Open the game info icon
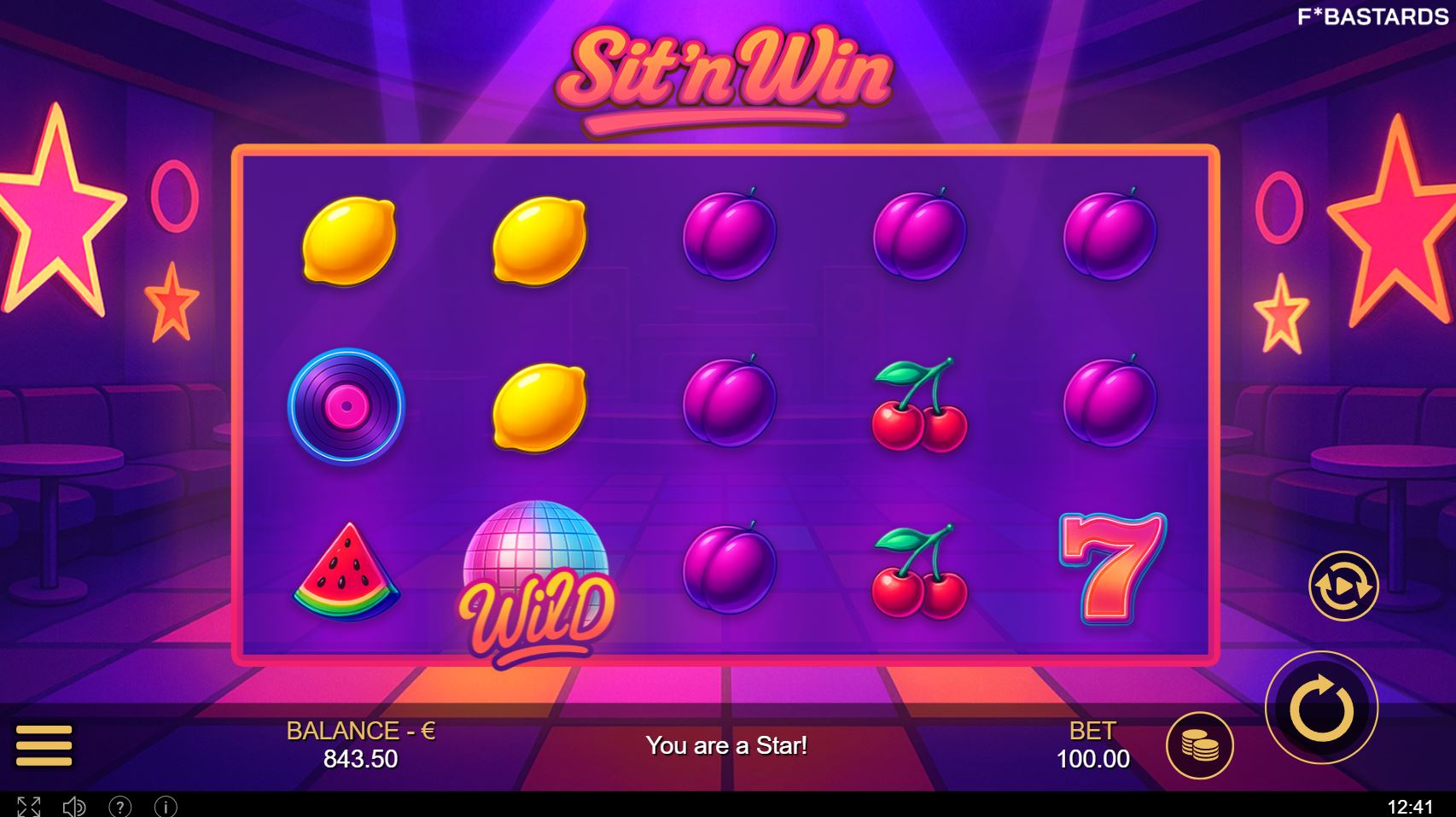The width and height of the screenshot is (1456, 817). (164, 806)
